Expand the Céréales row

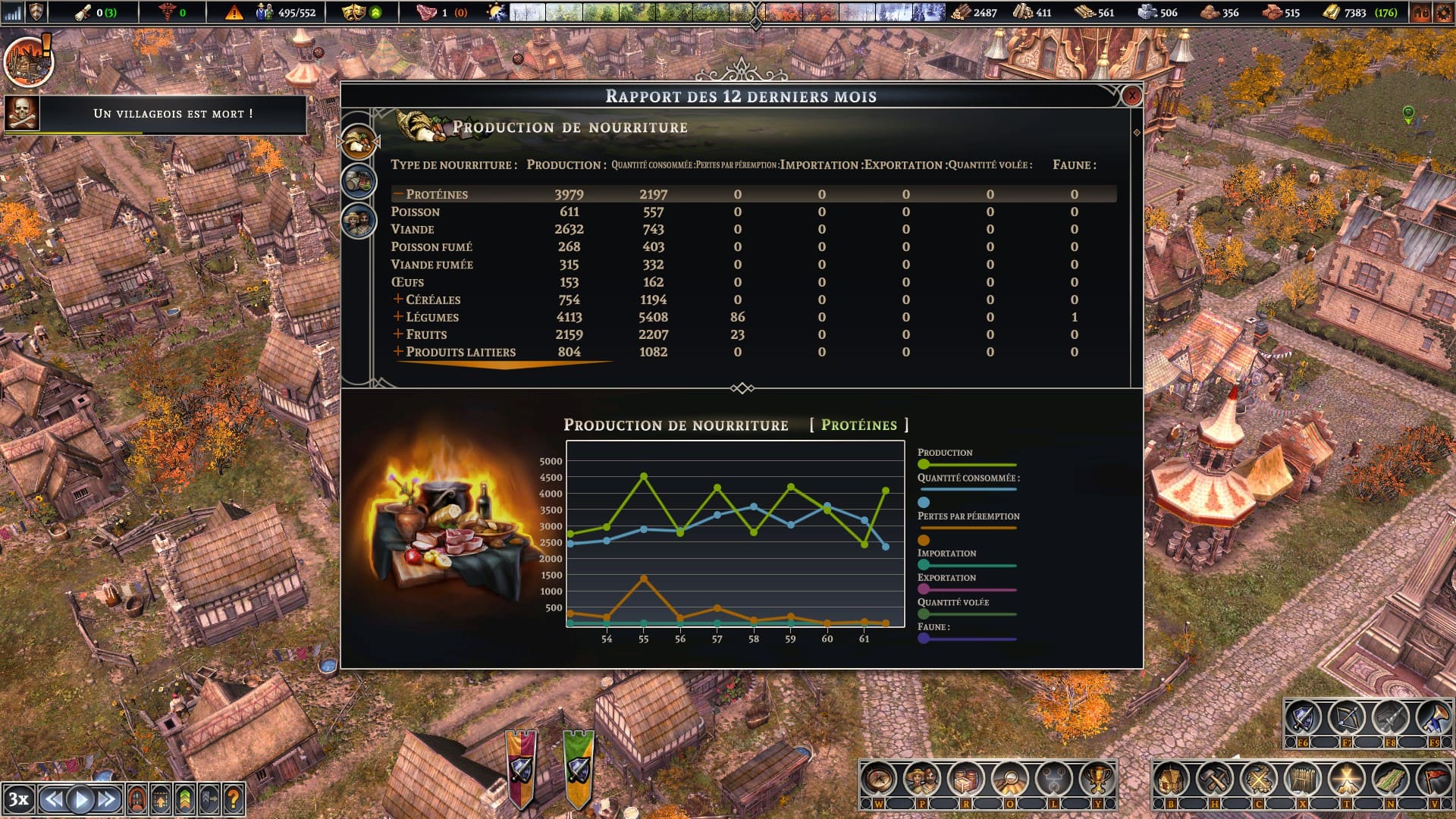tap(398, 300)
